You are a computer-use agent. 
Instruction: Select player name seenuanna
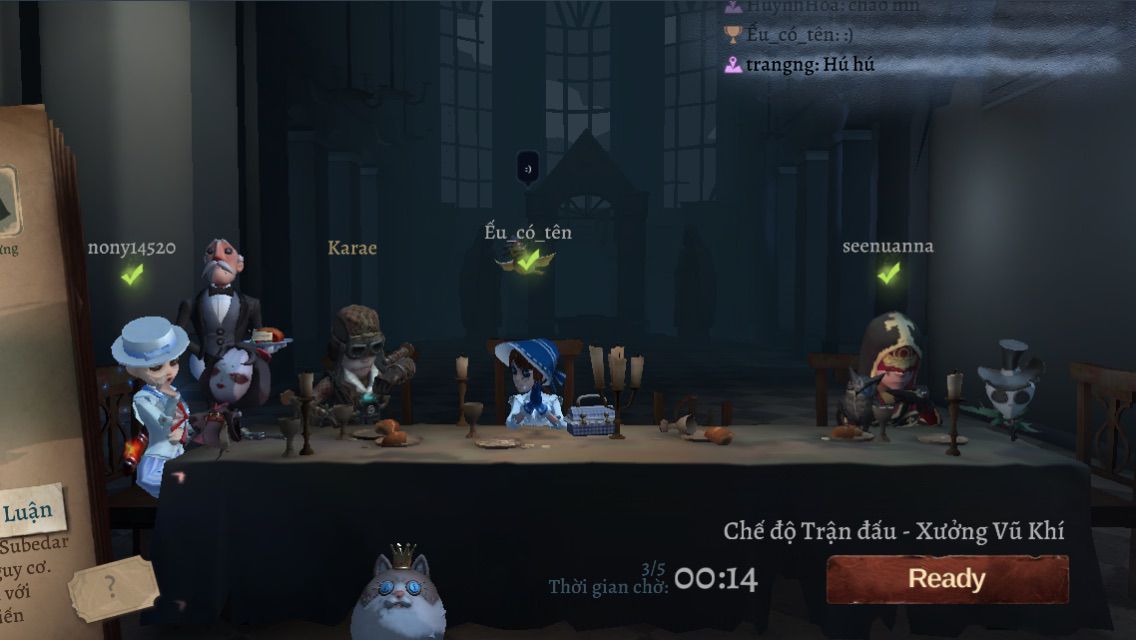pos(887,246)
